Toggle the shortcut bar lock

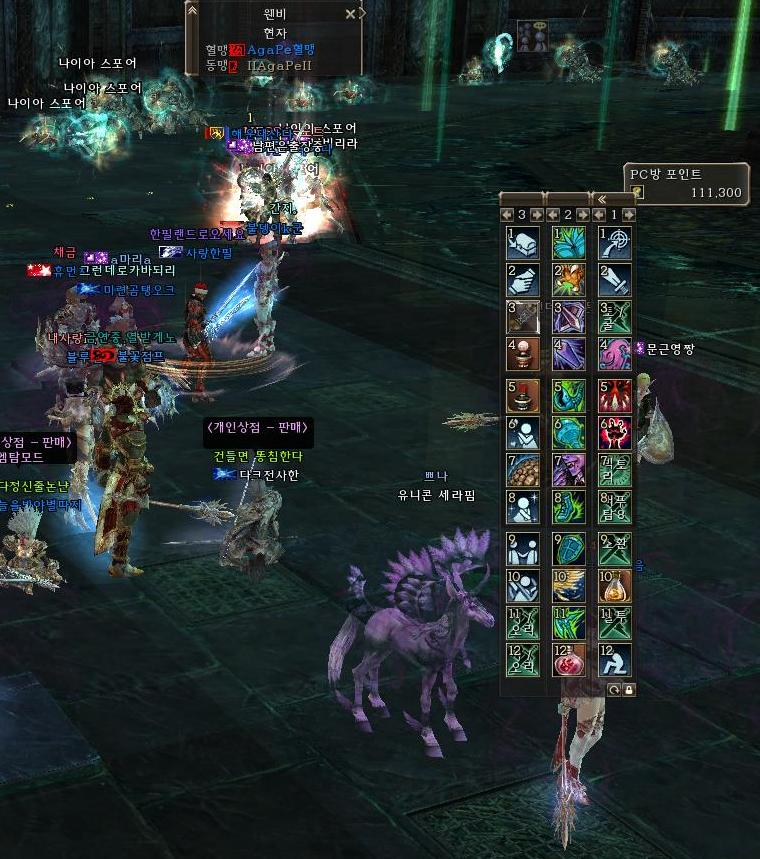click(x=628, y=690)
